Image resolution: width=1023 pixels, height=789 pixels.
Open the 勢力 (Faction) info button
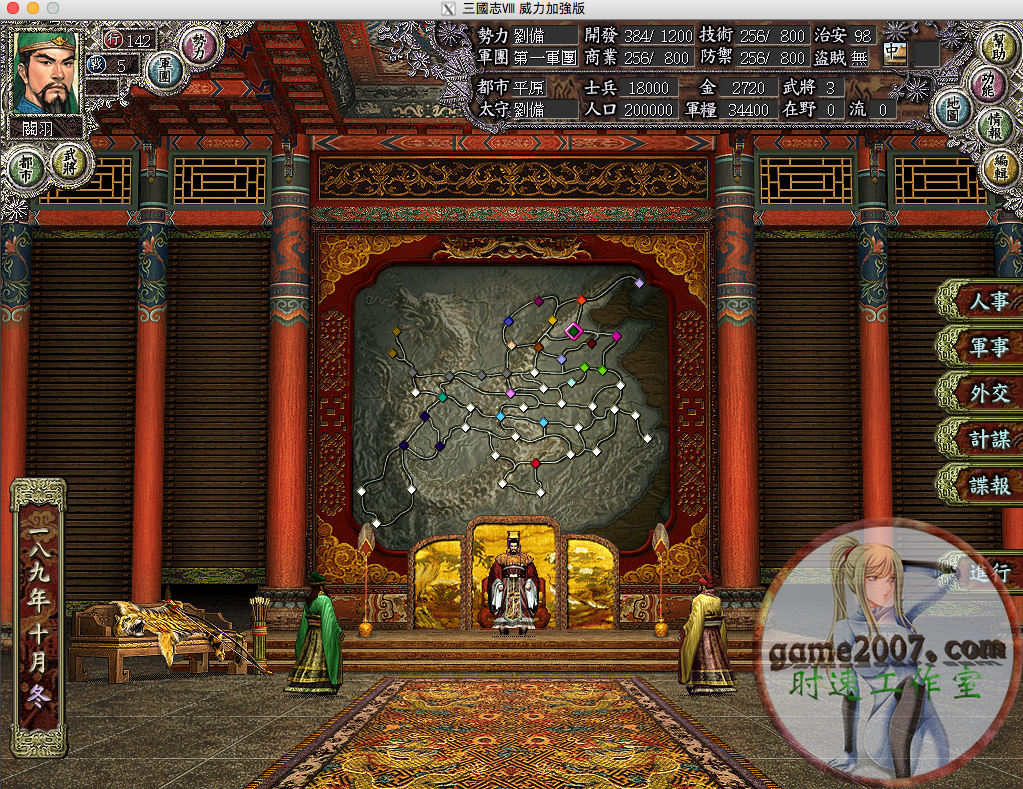click(x=202, y=44)
